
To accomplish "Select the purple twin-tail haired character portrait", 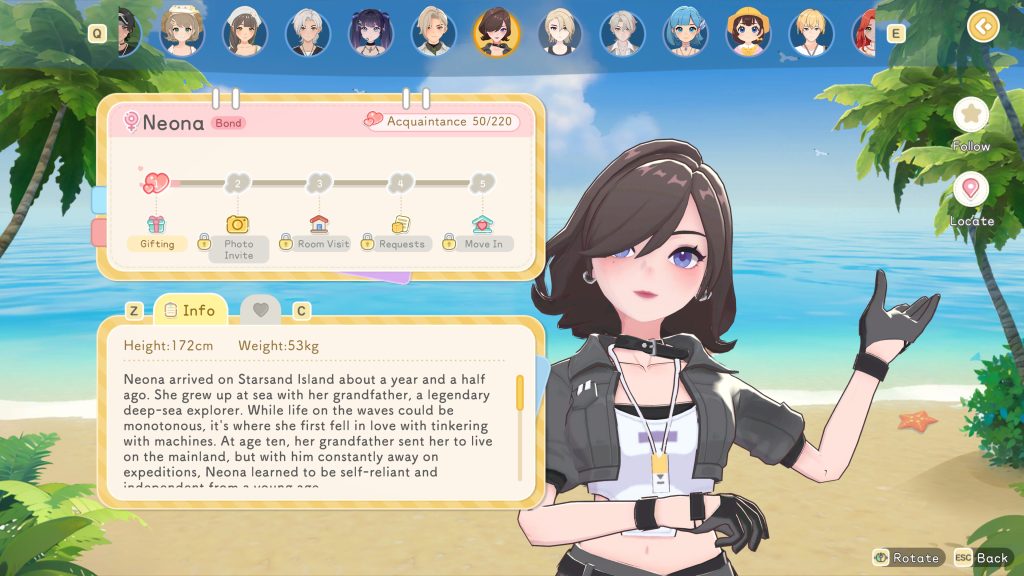I will [x=371, y=33].
